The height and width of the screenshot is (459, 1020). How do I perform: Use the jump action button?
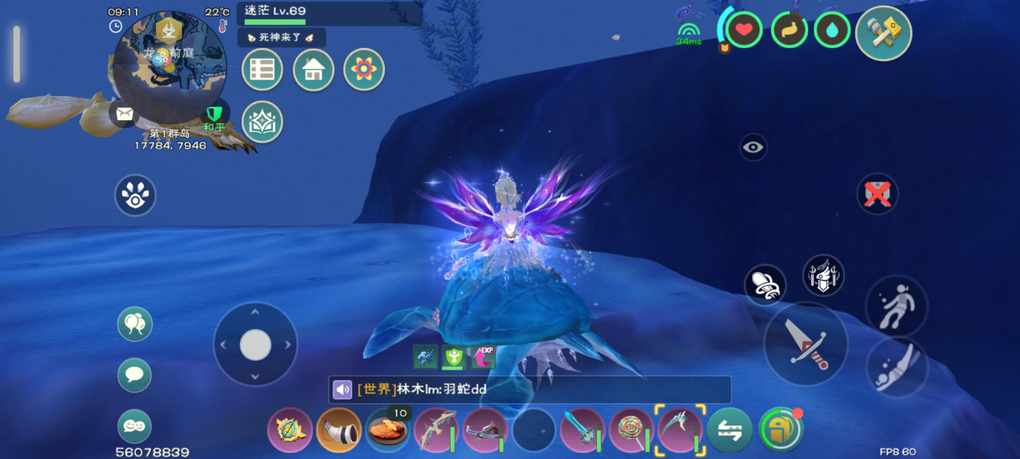[x=896, y=305]
